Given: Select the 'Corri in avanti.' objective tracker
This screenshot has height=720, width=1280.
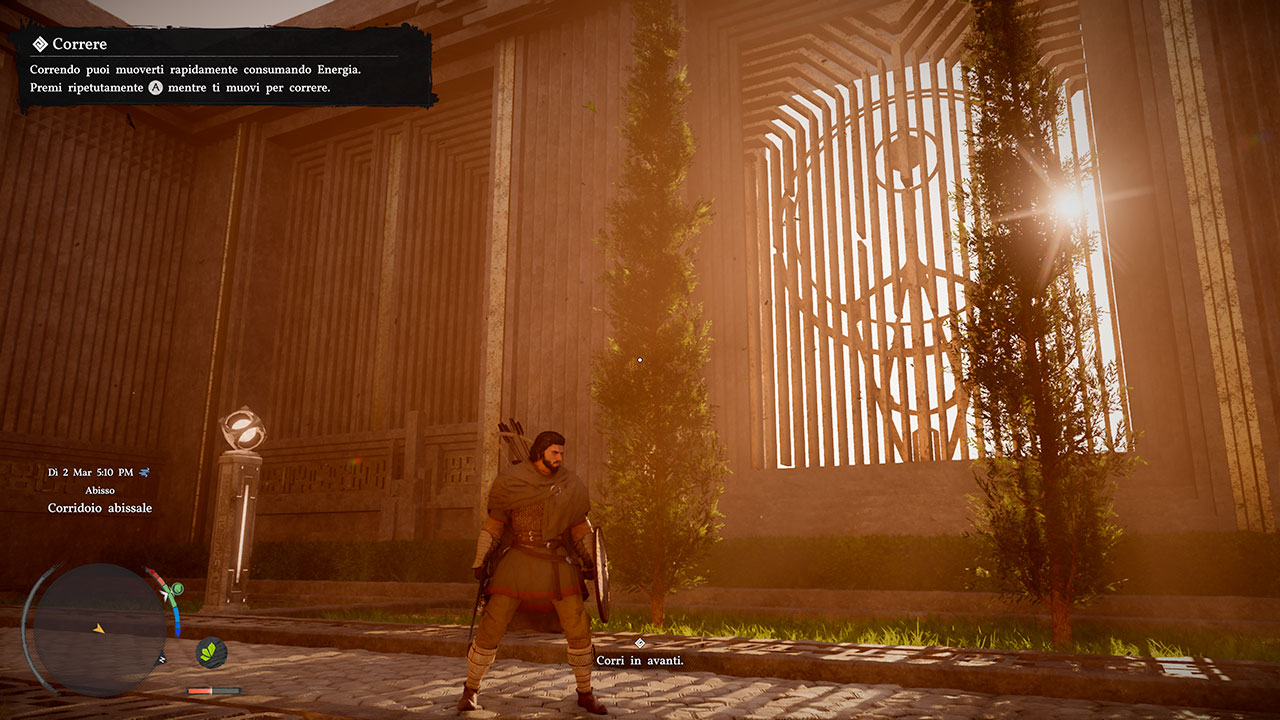Looking at the screenshot, I should click(x=641, y=660).
